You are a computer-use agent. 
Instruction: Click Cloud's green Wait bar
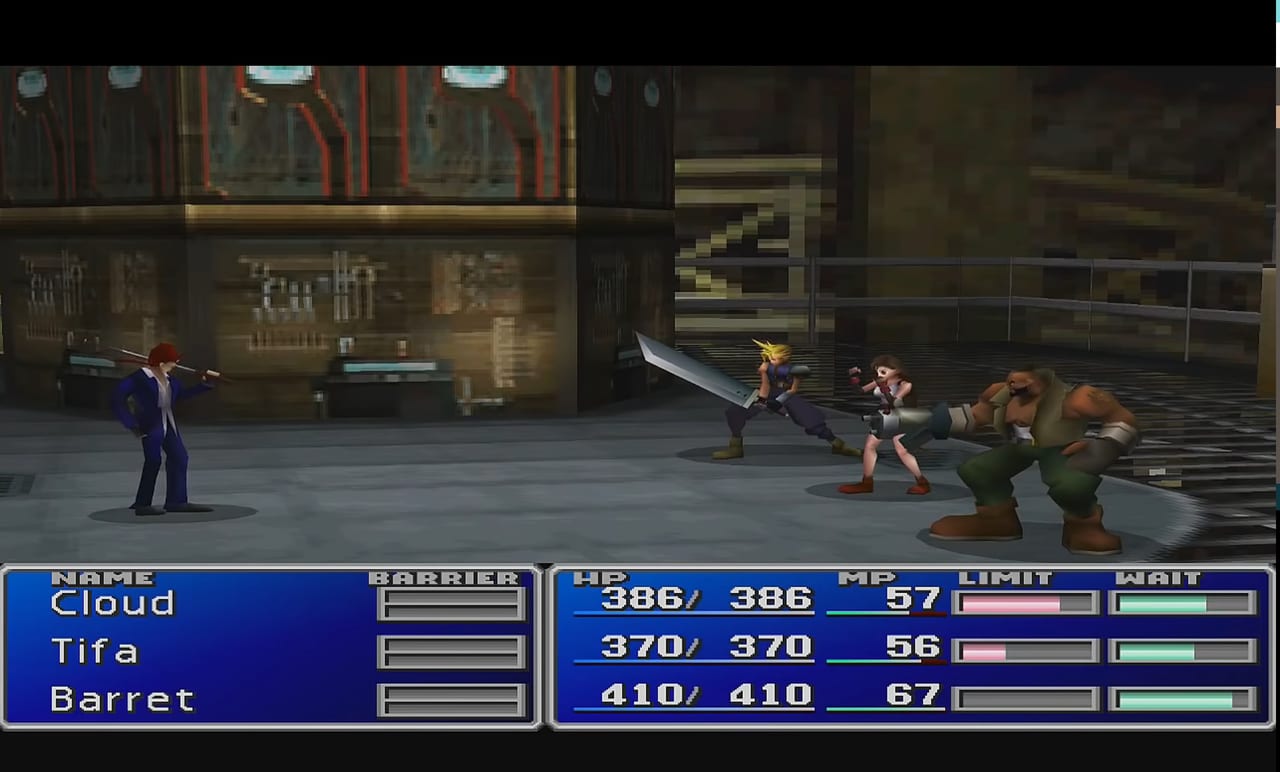1180,603
